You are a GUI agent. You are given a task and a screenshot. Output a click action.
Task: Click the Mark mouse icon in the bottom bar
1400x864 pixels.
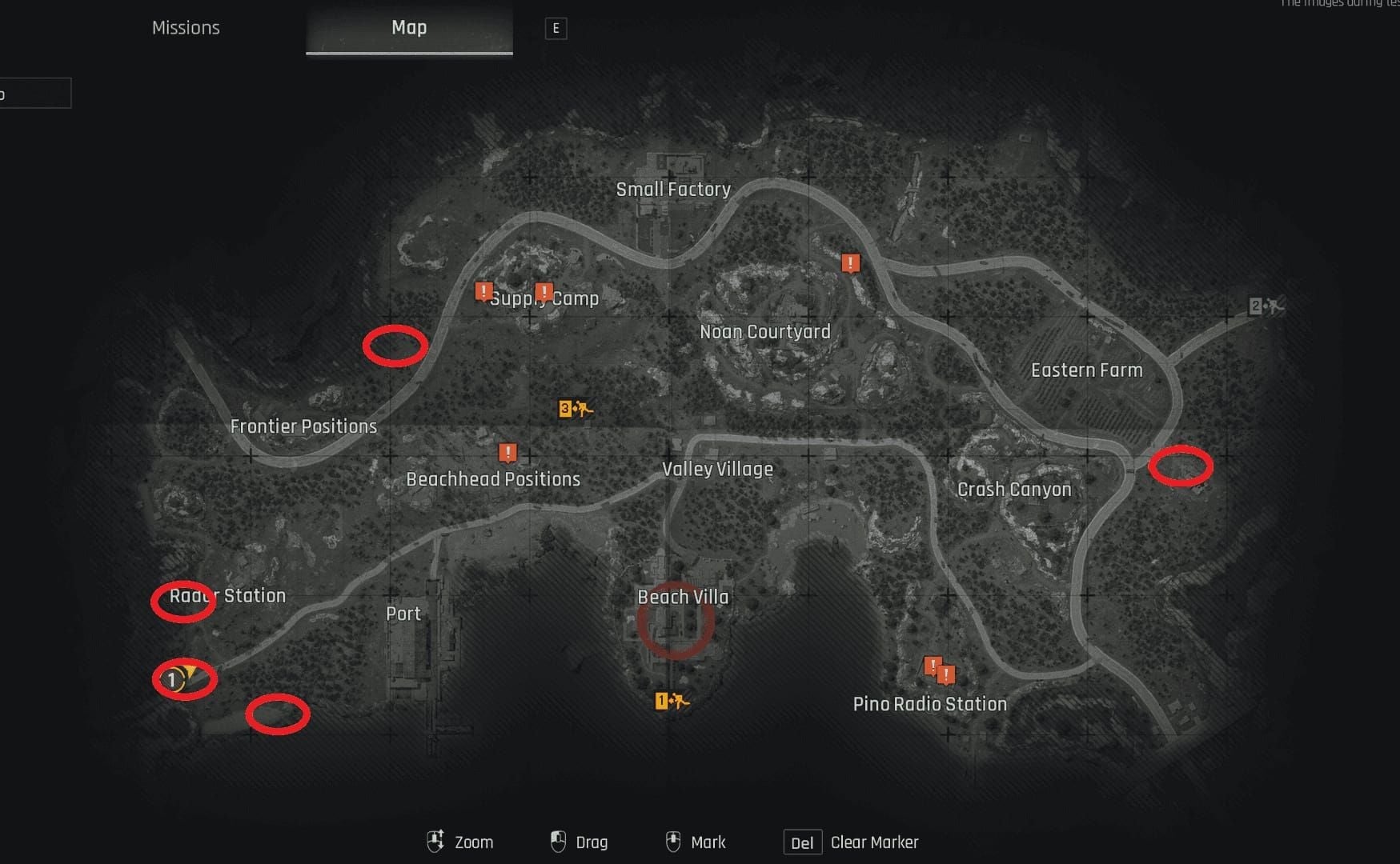click(673, 841)
